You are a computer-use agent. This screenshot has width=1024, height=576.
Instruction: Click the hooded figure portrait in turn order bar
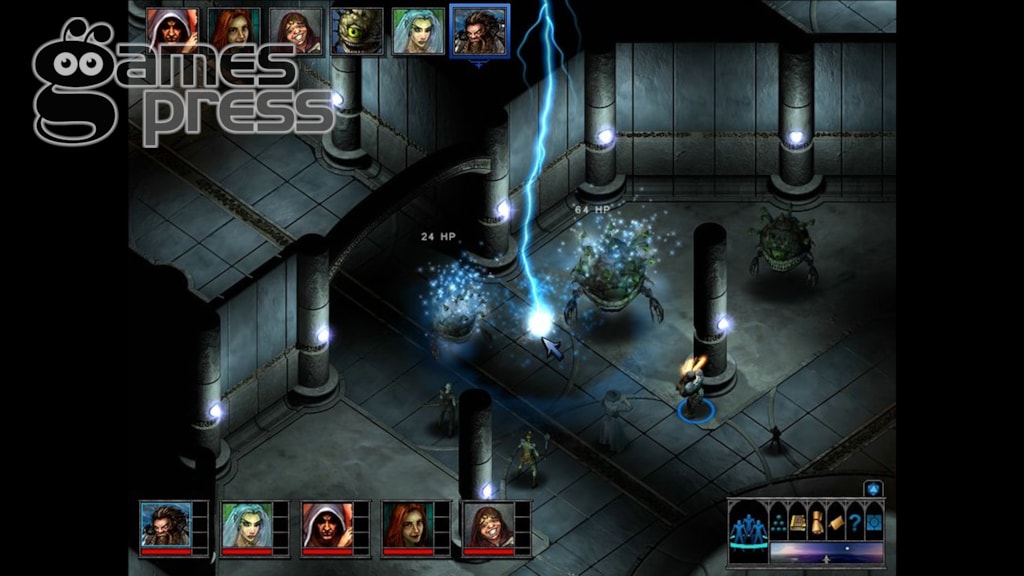(172, 29)
